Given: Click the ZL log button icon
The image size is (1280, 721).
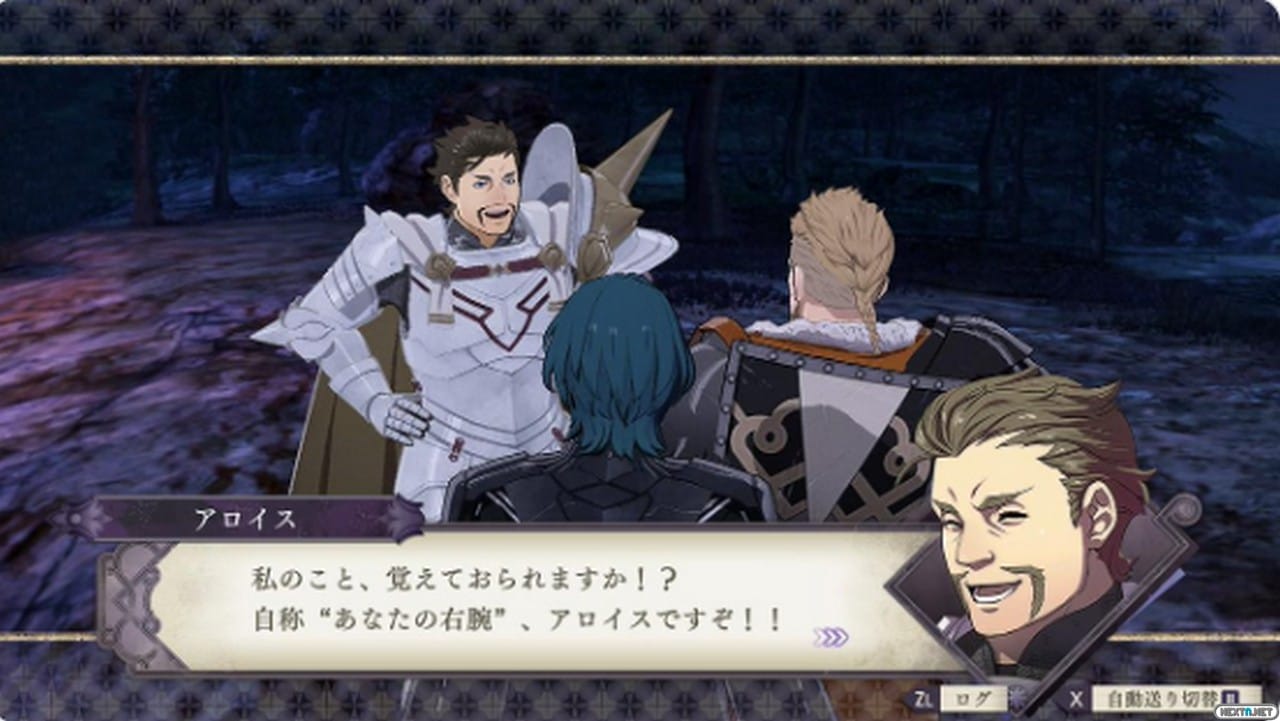Looking at the screenshot, I should [923, 700].
